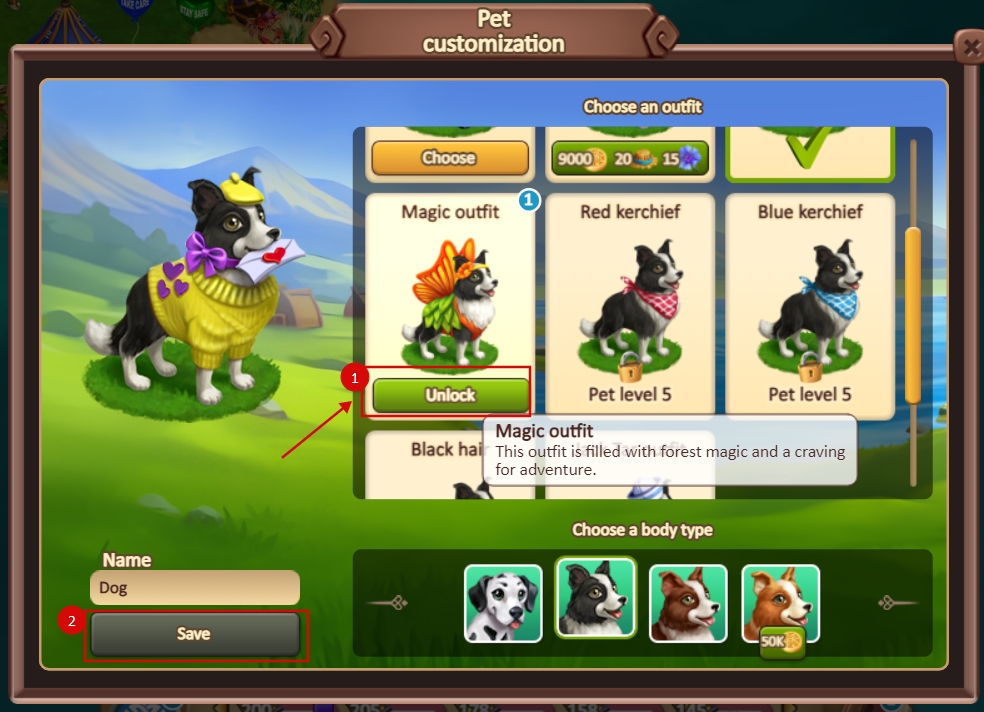Pick the brown and white collie body type
984x712 pixels.
point(688,602)
